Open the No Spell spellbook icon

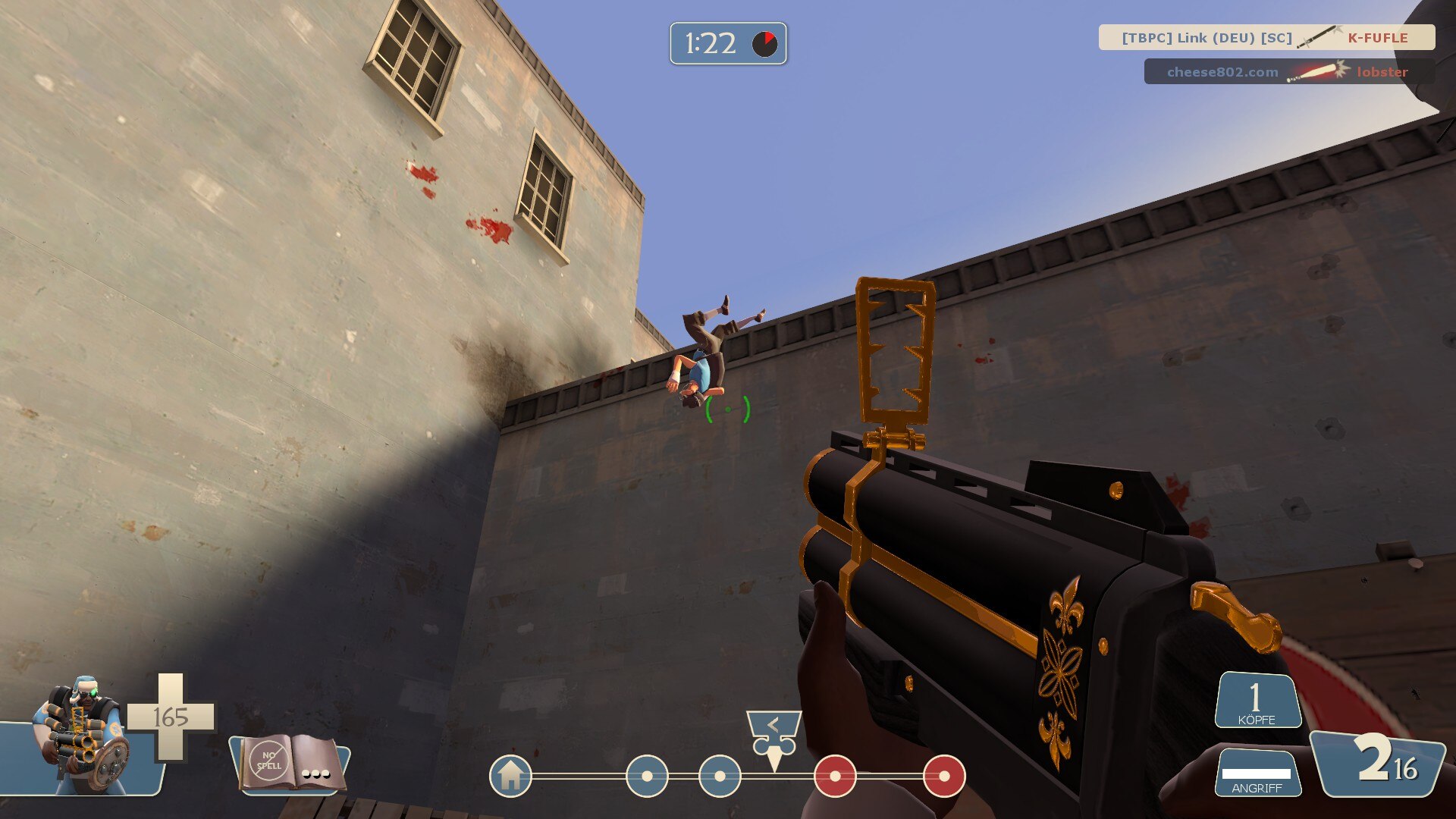[x=289, y=763]
